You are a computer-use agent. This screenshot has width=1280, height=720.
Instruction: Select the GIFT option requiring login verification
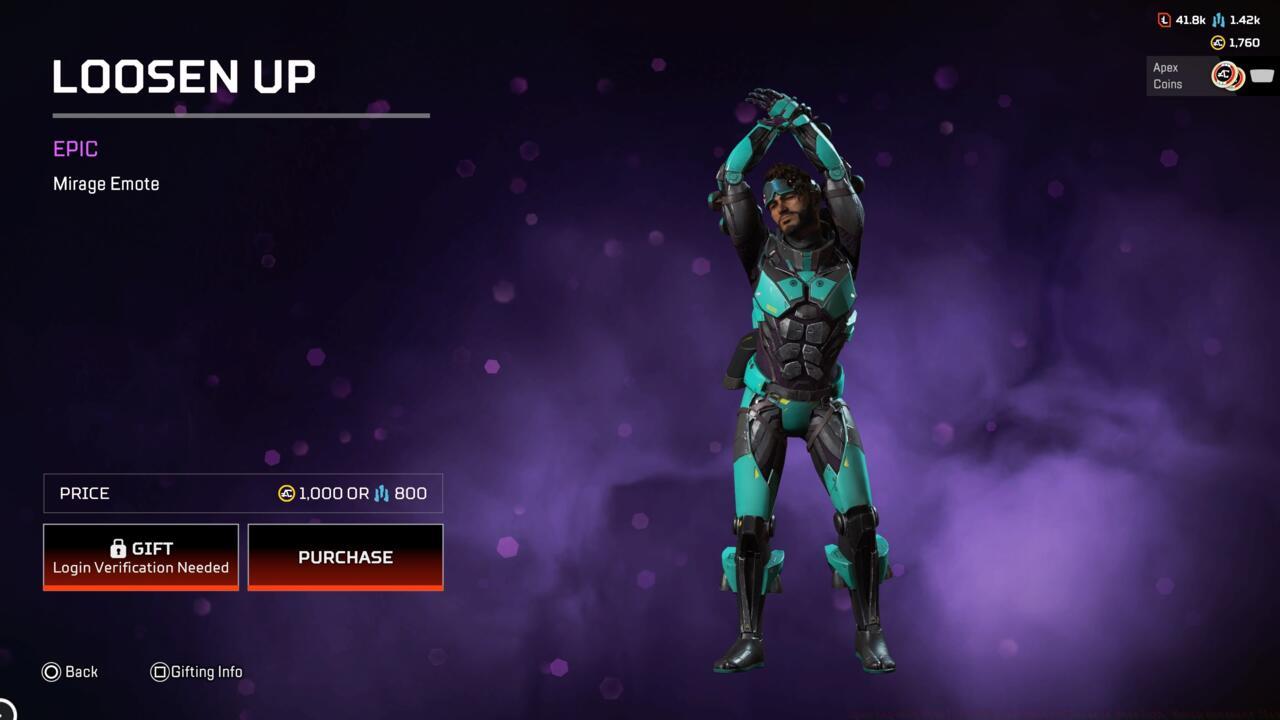(141, 556)
